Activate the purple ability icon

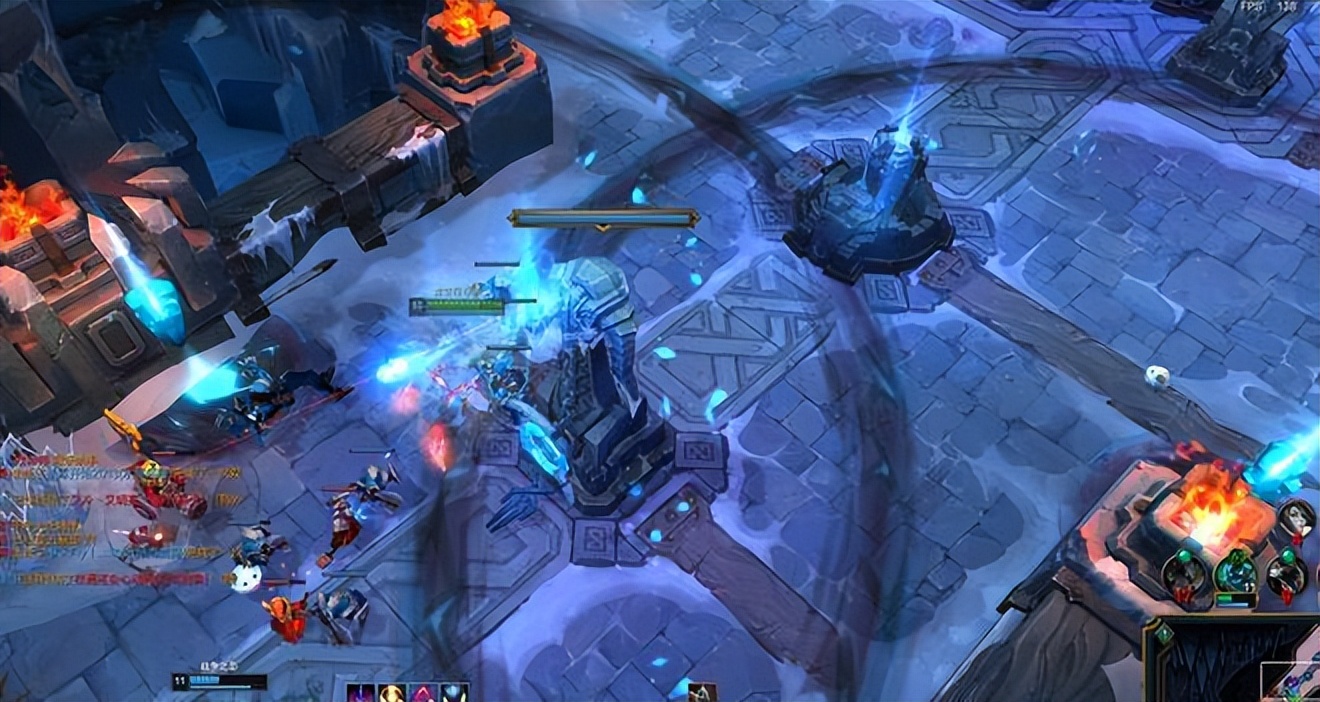(x=360, y=693)
